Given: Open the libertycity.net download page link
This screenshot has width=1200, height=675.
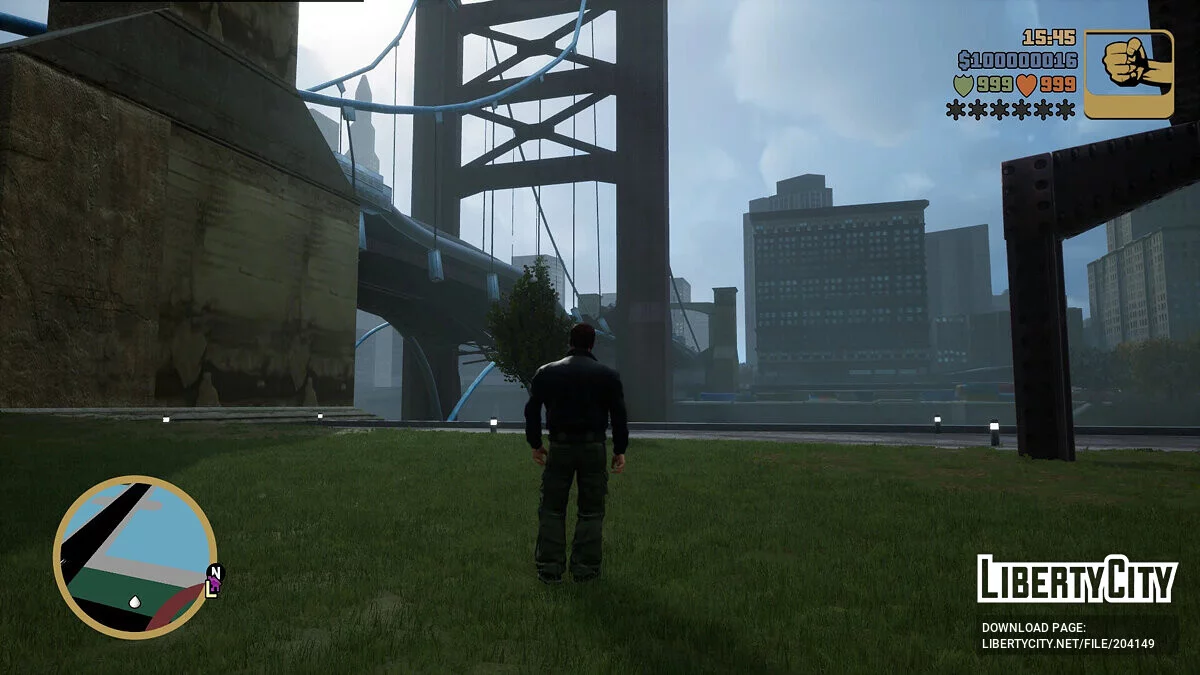Looking at the screenshot, I should [x=1067, y=644].
